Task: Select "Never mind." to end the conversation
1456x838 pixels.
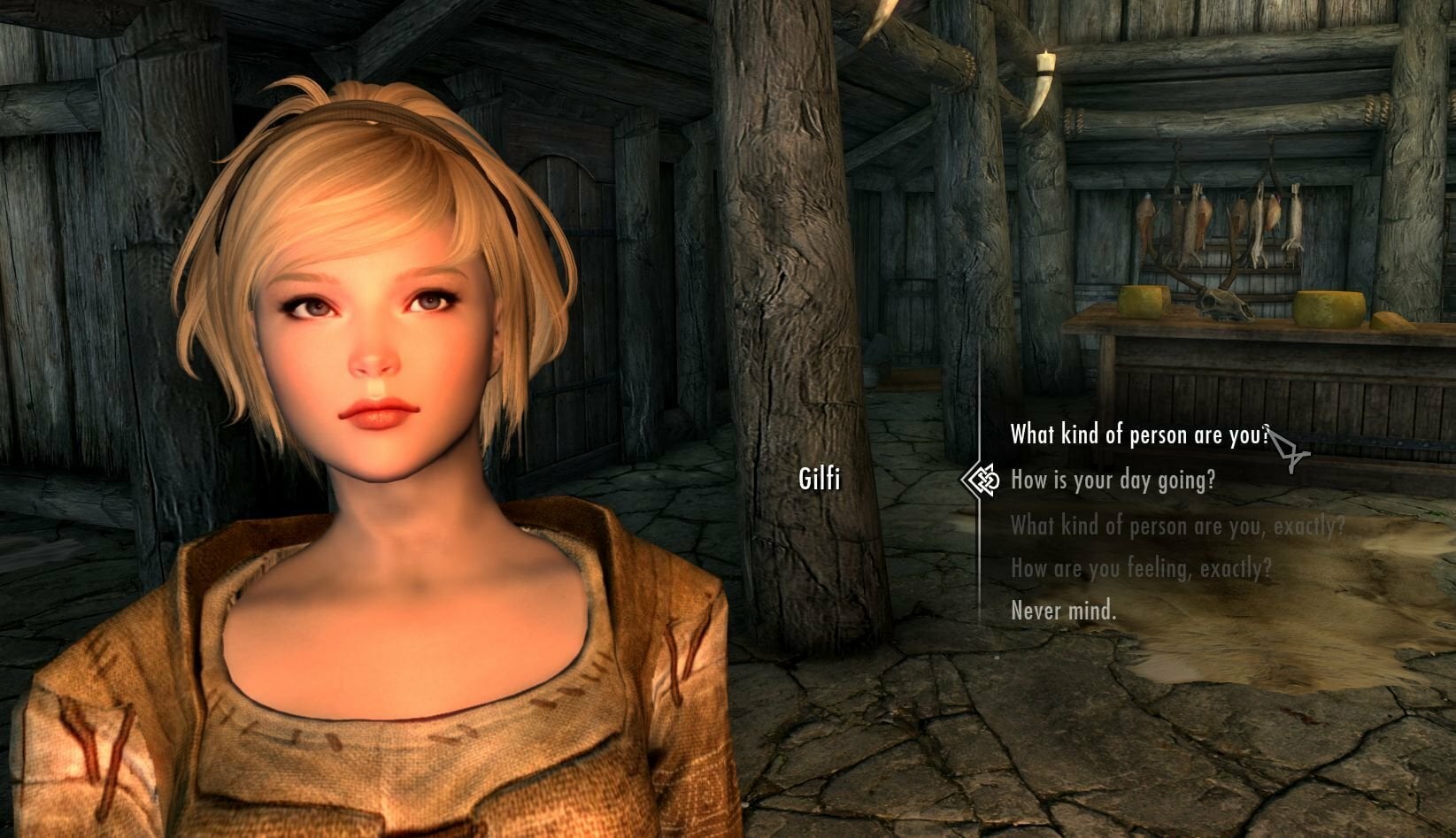Action: coord(1063,611)
